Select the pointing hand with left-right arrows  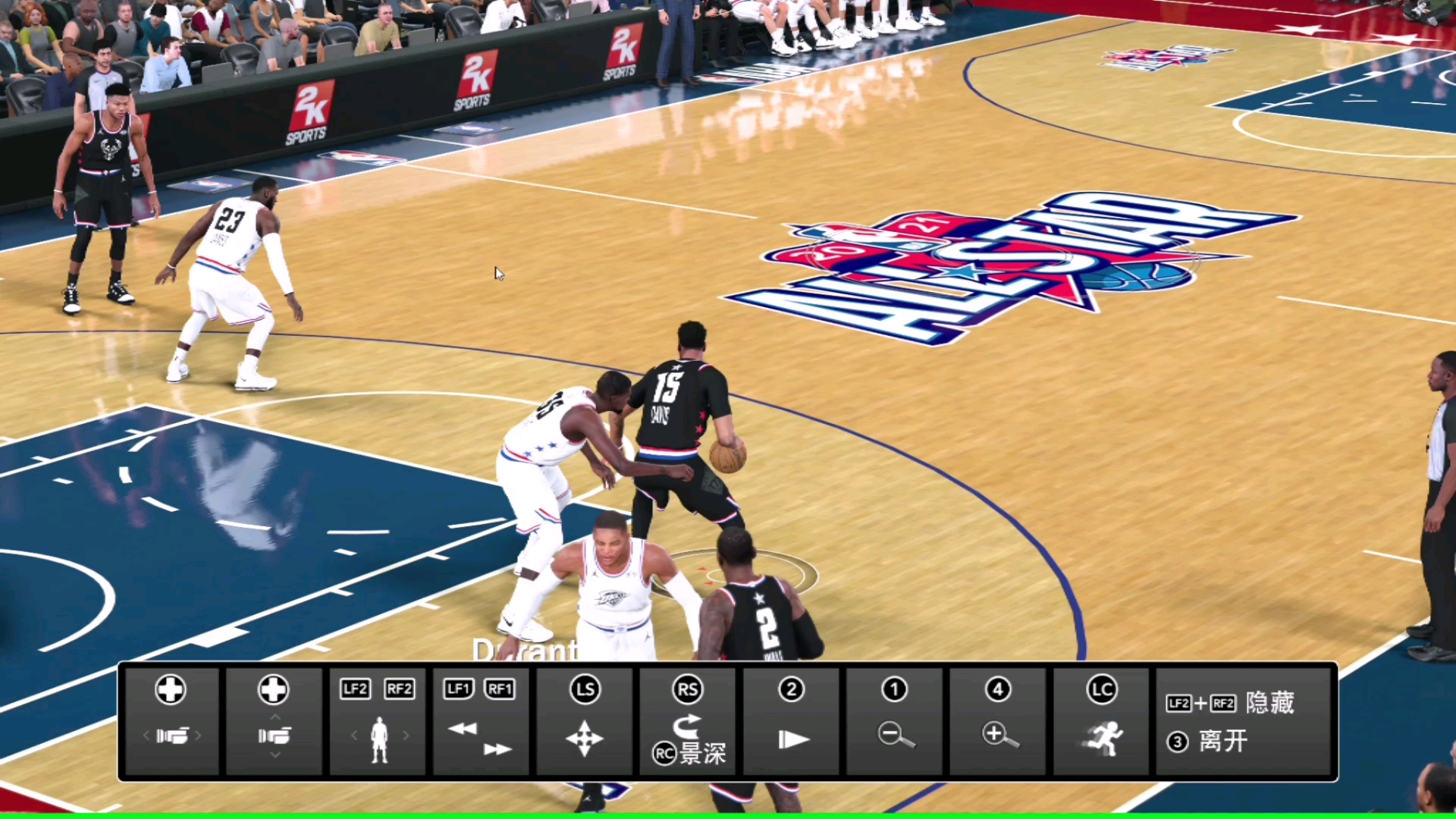172,736
